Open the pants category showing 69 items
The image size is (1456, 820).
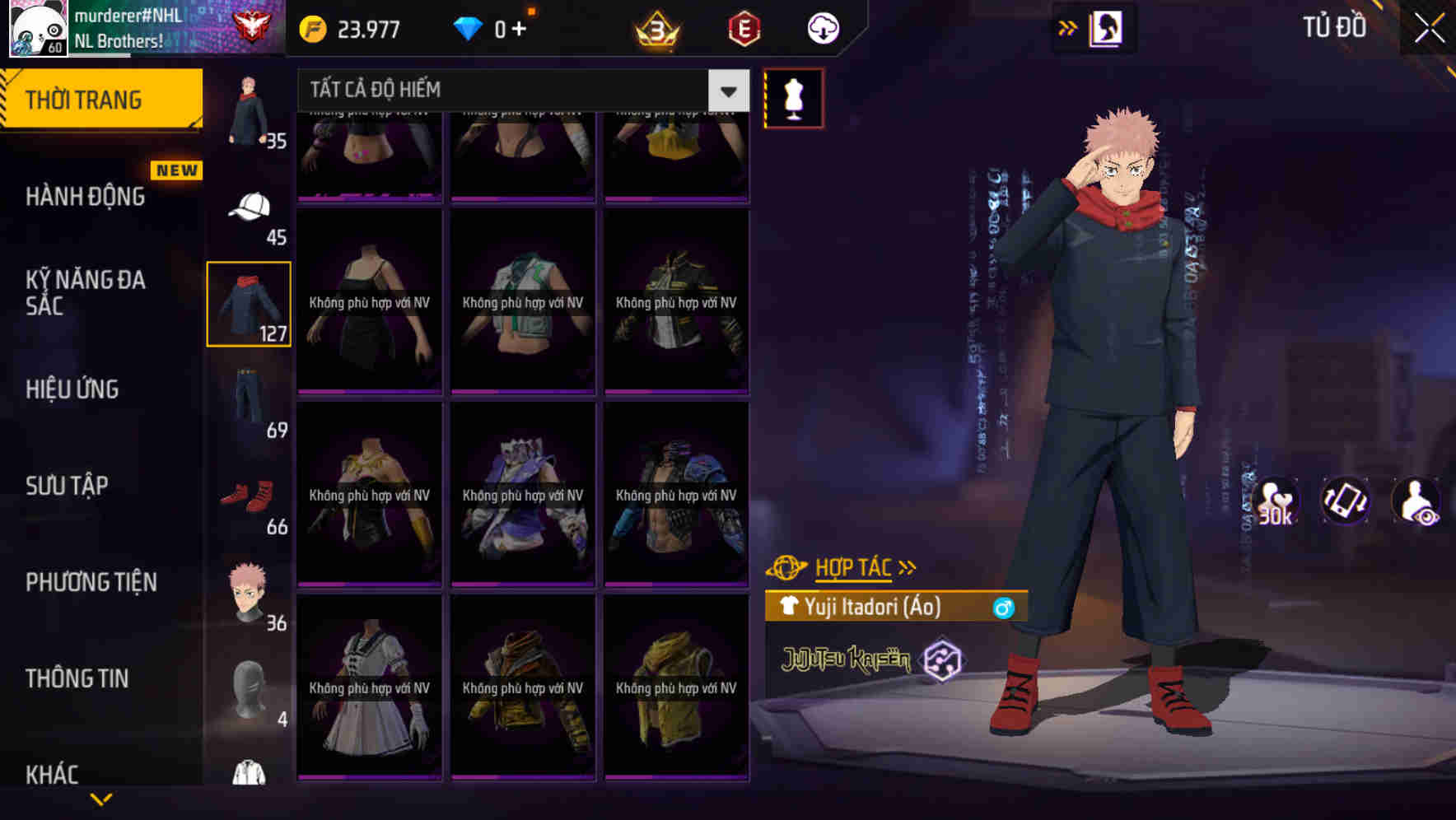tap(250, 395)
